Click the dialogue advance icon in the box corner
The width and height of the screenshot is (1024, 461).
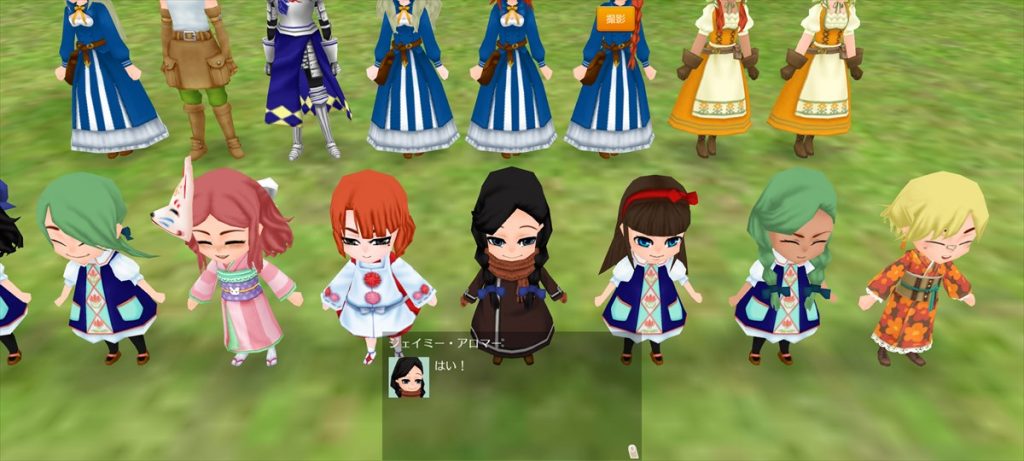632,450
